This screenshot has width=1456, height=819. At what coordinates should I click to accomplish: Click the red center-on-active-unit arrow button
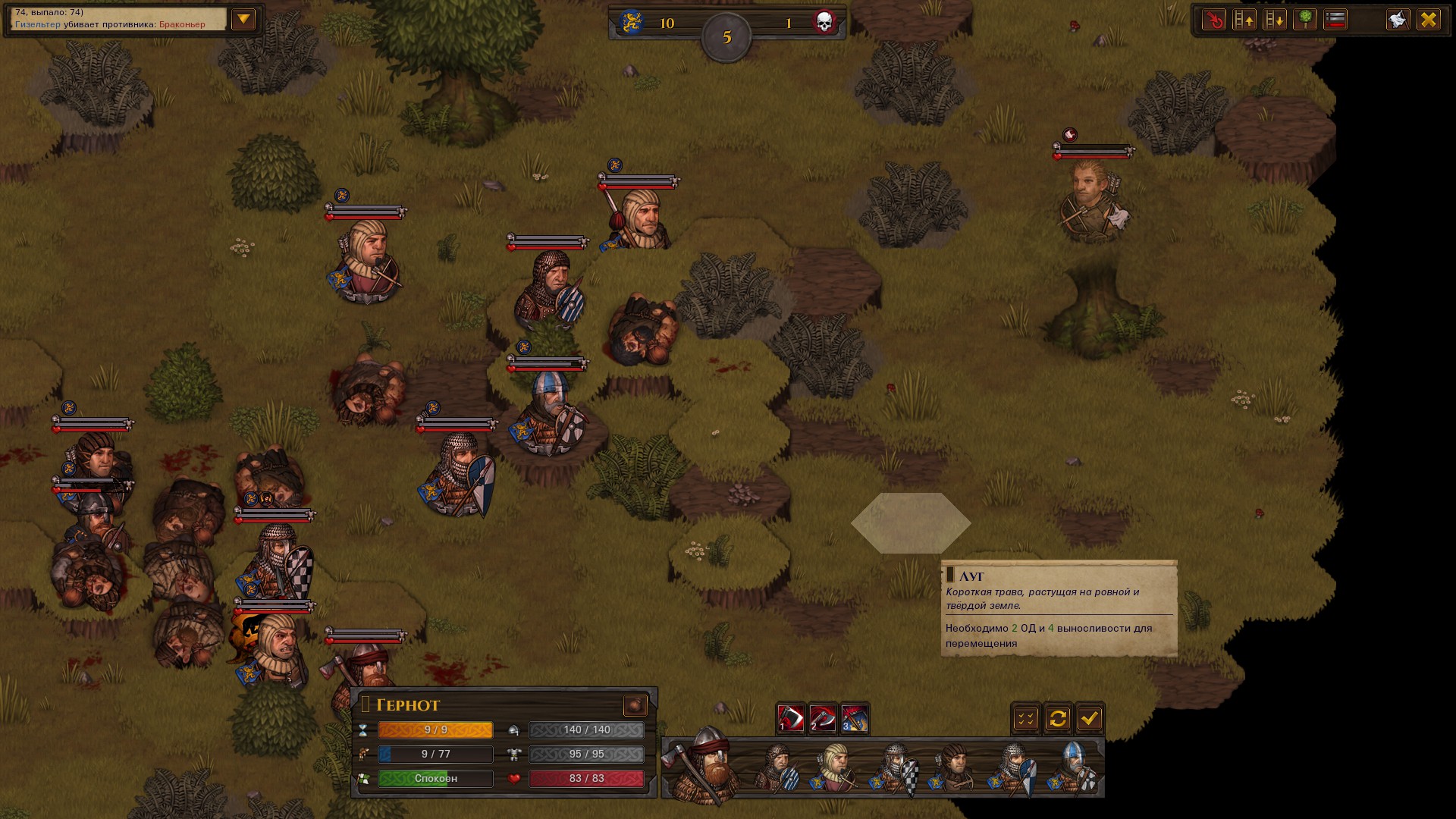tap(1214, 20)
